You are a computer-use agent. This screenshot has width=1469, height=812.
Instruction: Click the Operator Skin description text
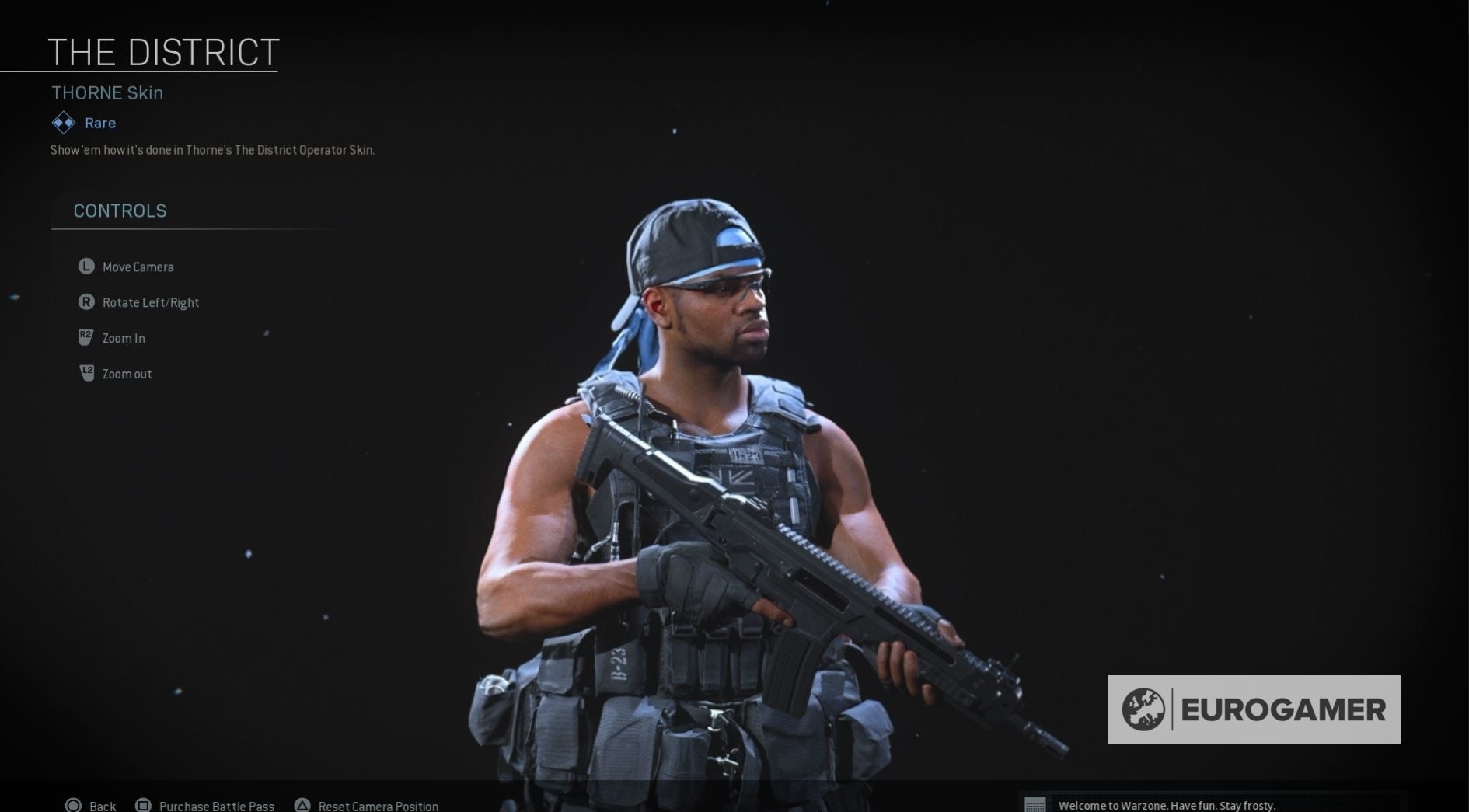[212, 150]
